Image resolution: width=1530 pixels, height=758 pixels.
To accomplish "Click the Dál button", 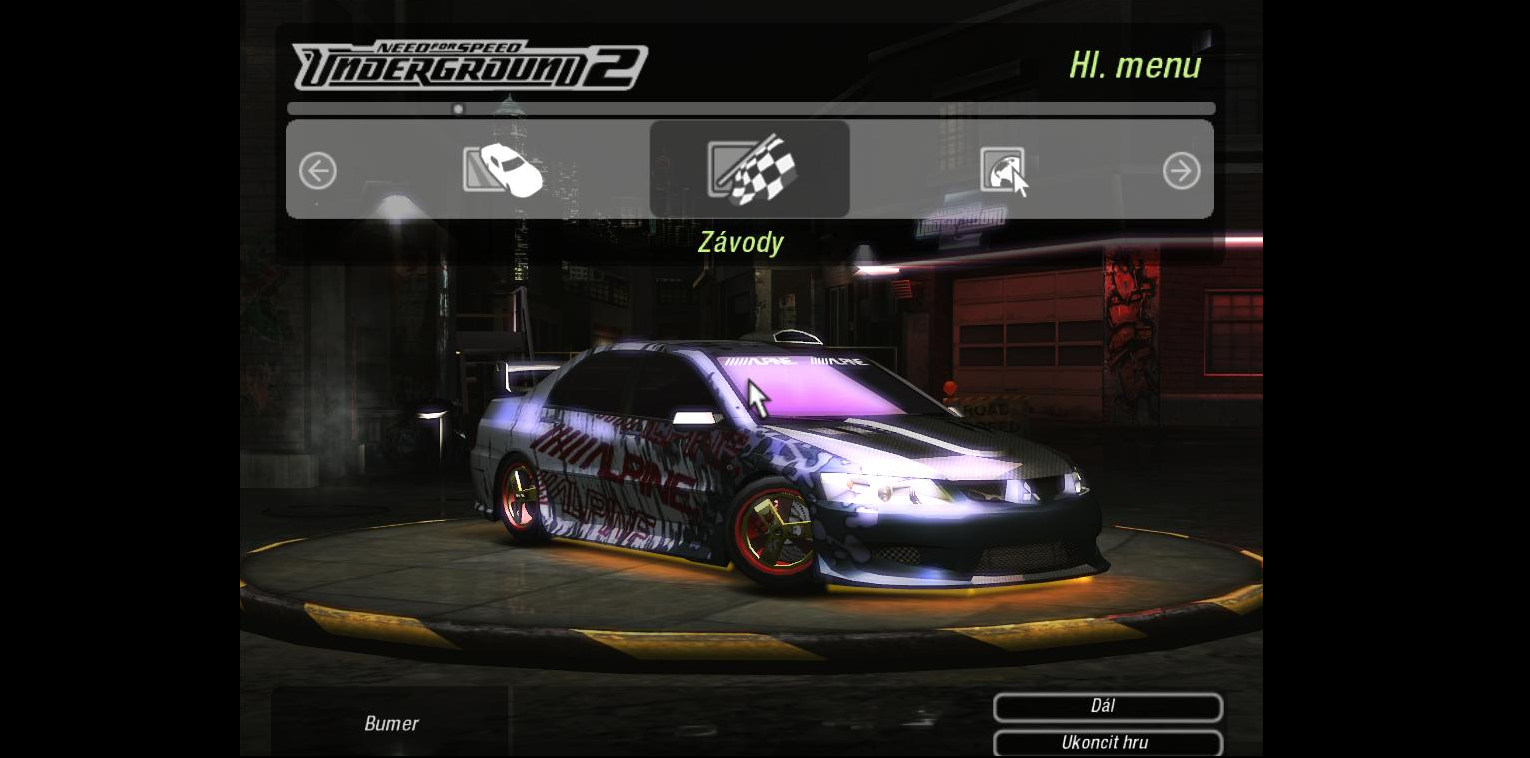I will click(x=1107, y=707).
